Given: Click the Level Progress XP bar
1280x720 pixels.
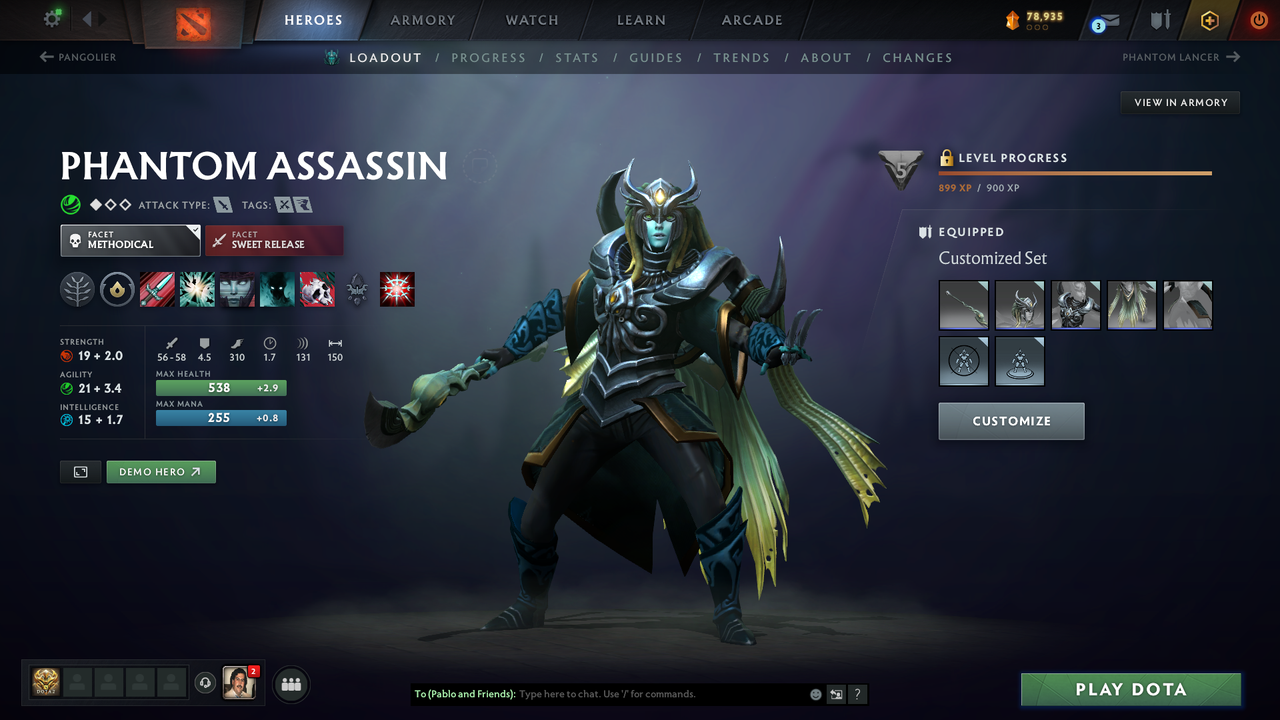Looking at the screenshot, I should (x=1075, y=172).
